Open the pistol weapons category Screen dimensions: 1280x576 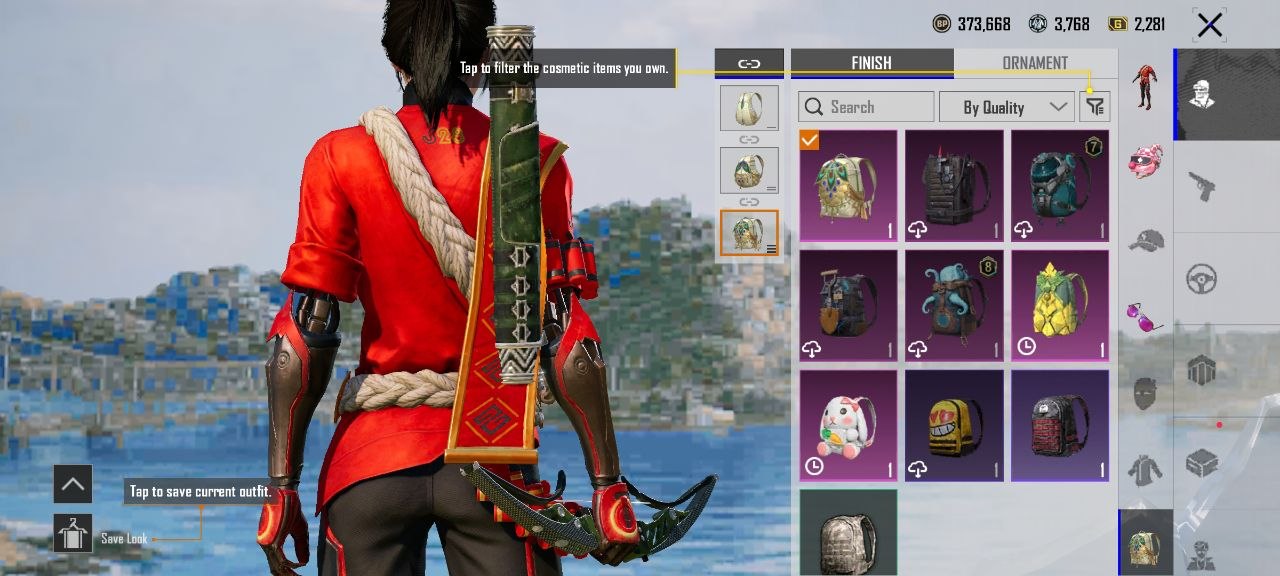[x=1201, y=186]
